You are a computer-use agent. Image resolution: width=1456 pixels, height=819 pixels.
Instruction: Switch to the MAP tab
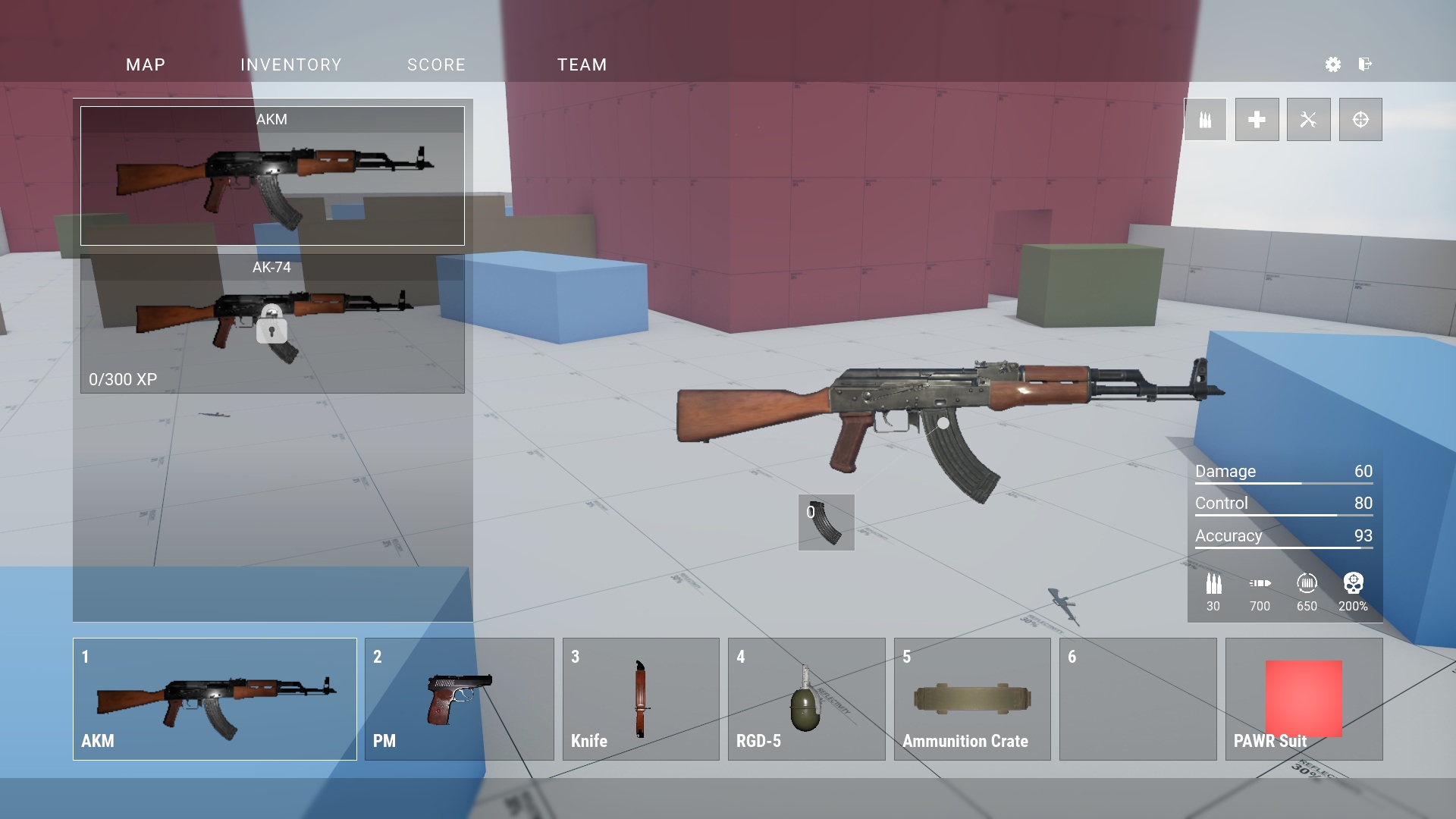pos(146,65)
